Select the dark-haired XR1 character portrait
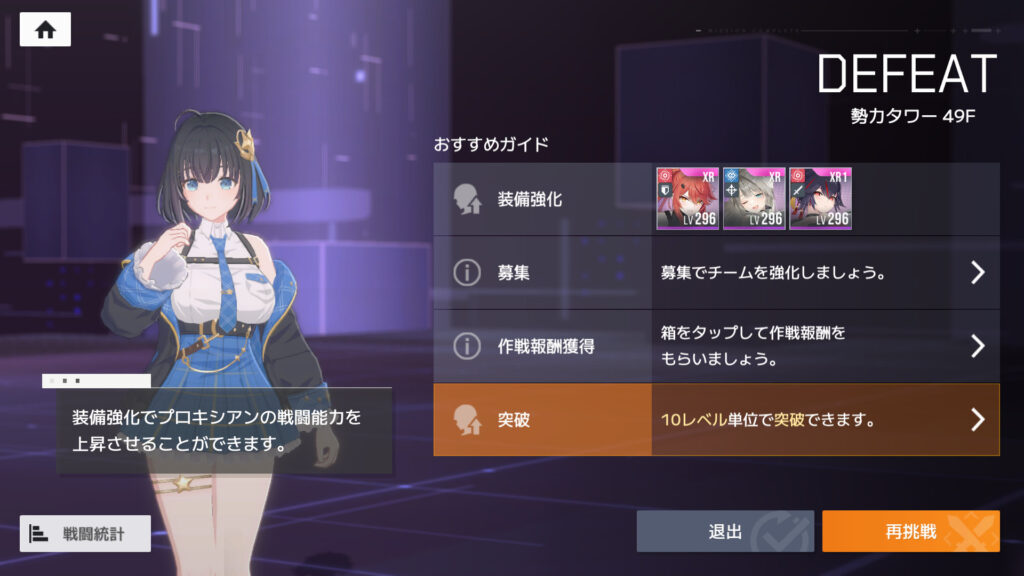Viewport: 1024px width, 576px height. [x=820, y=199]
